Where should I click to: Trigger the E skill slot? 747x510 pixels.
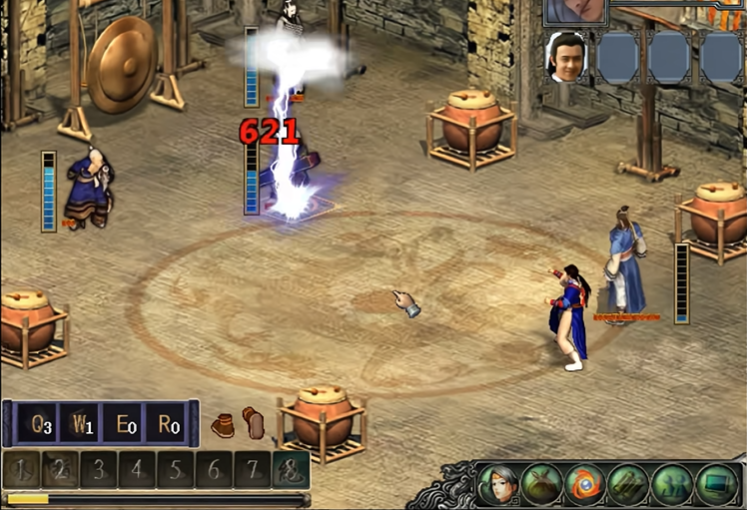point(125,424)
